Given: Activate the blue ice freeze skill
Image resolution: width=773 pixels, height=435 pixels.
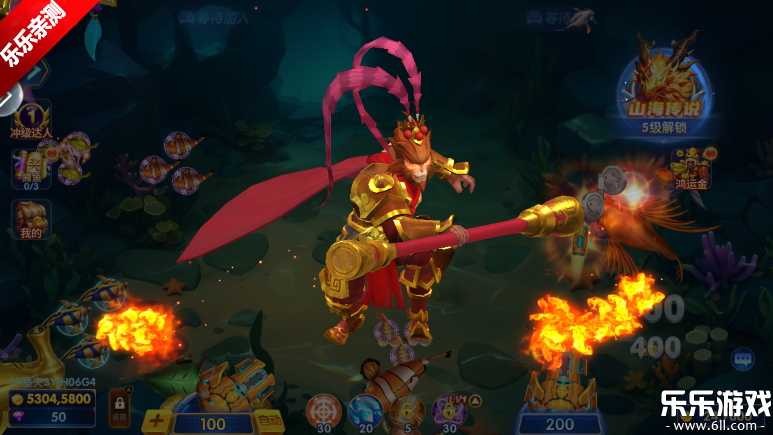Looking at the screenshot, I should pos(365,412).
